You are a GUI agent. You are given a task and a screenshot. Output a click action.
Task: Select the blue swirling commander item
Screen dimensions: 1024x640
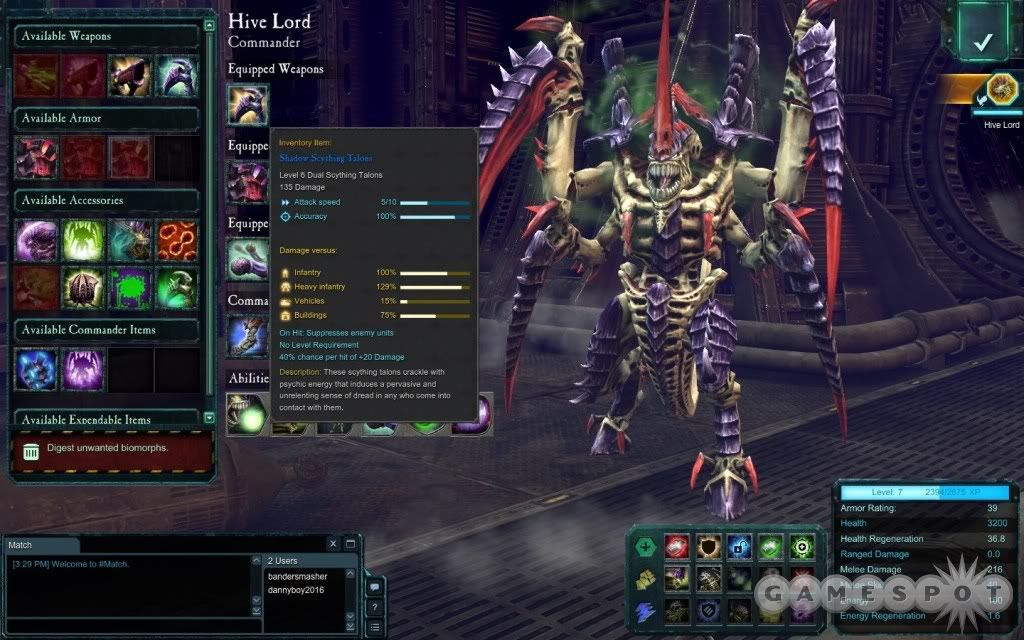click(36, 369)
